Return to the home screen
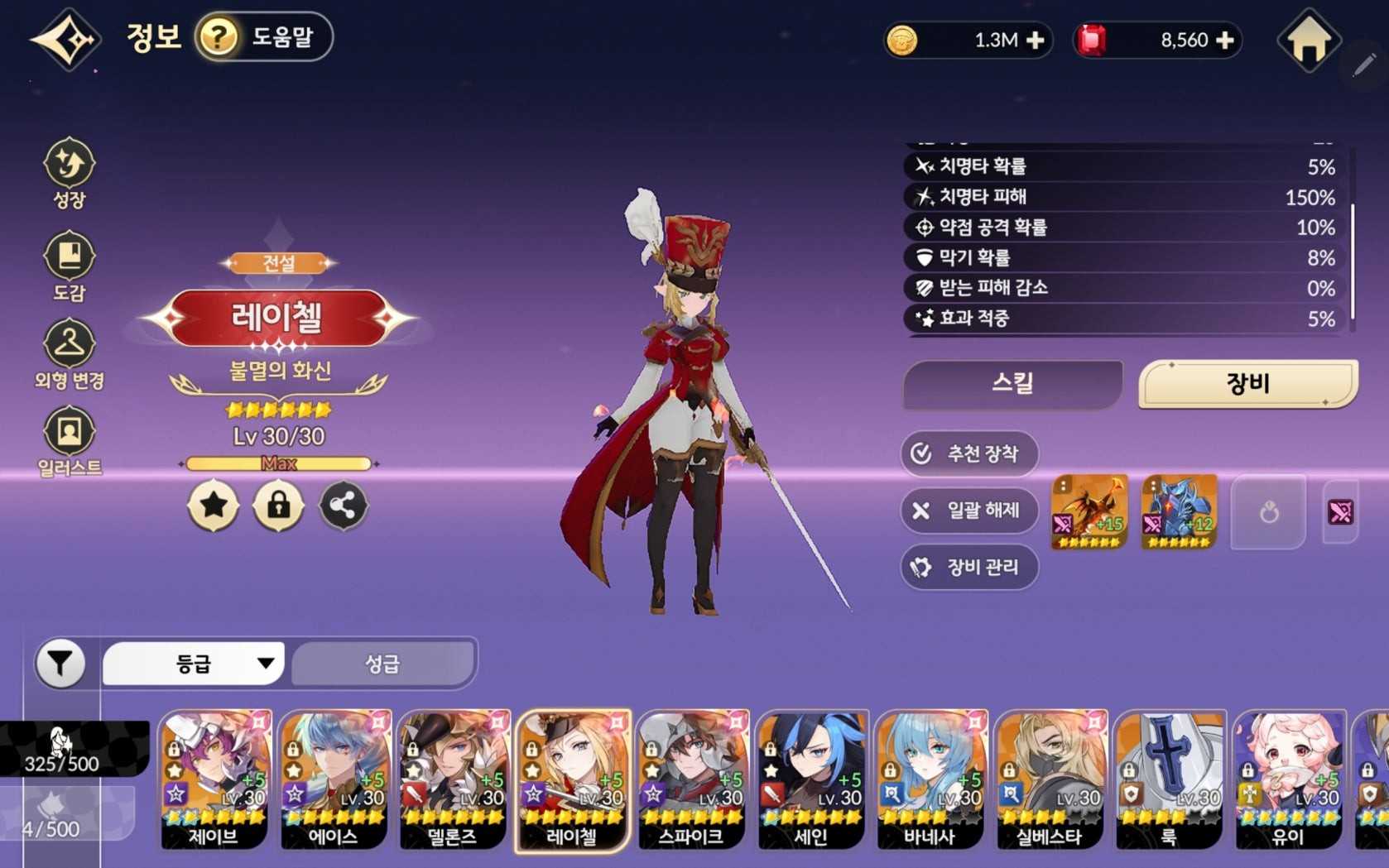1389x868 pixels. 1308,41
